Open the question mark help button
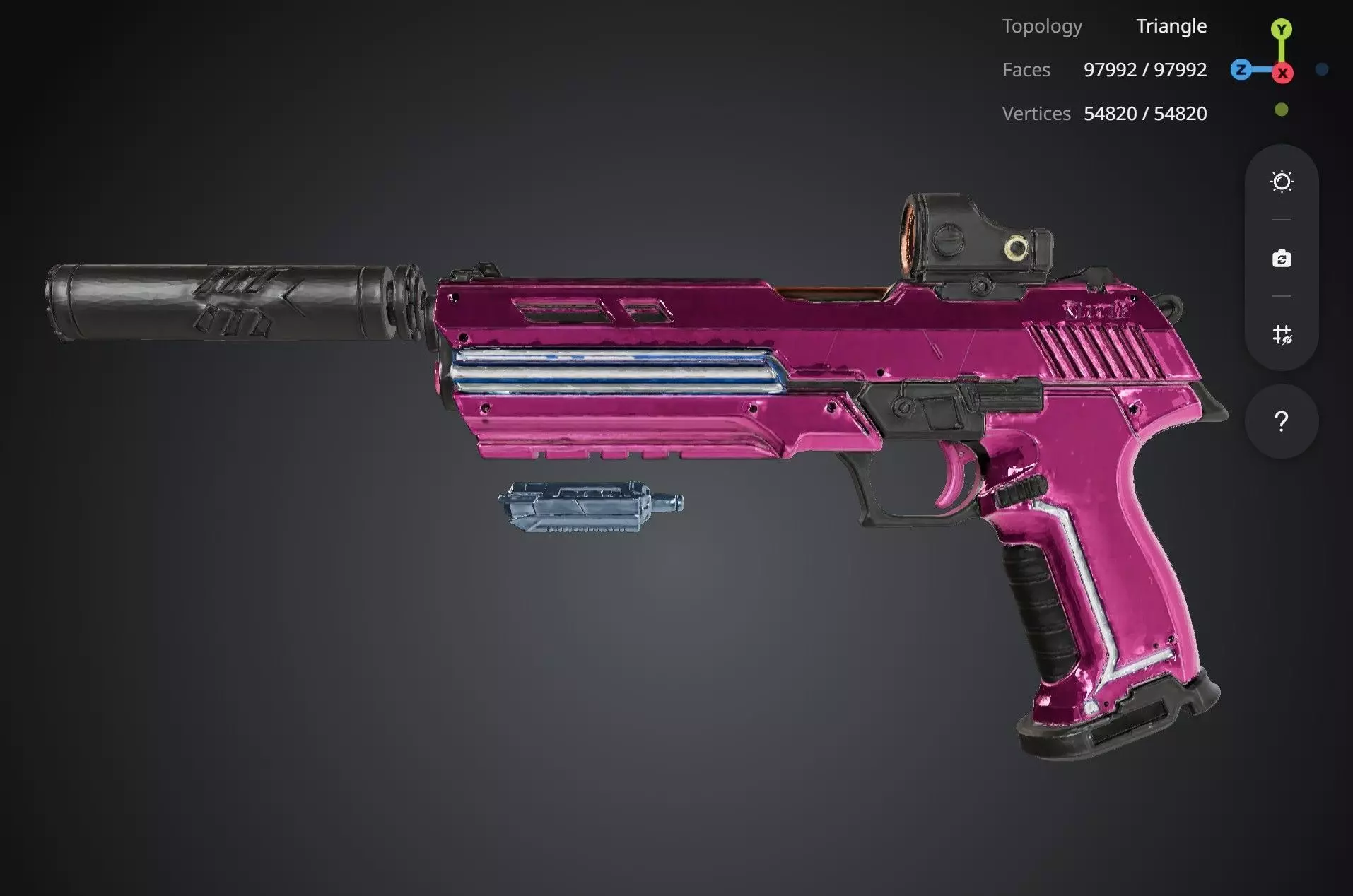The height and width of the screenshot is (896, 1353). pos(1281,422)
